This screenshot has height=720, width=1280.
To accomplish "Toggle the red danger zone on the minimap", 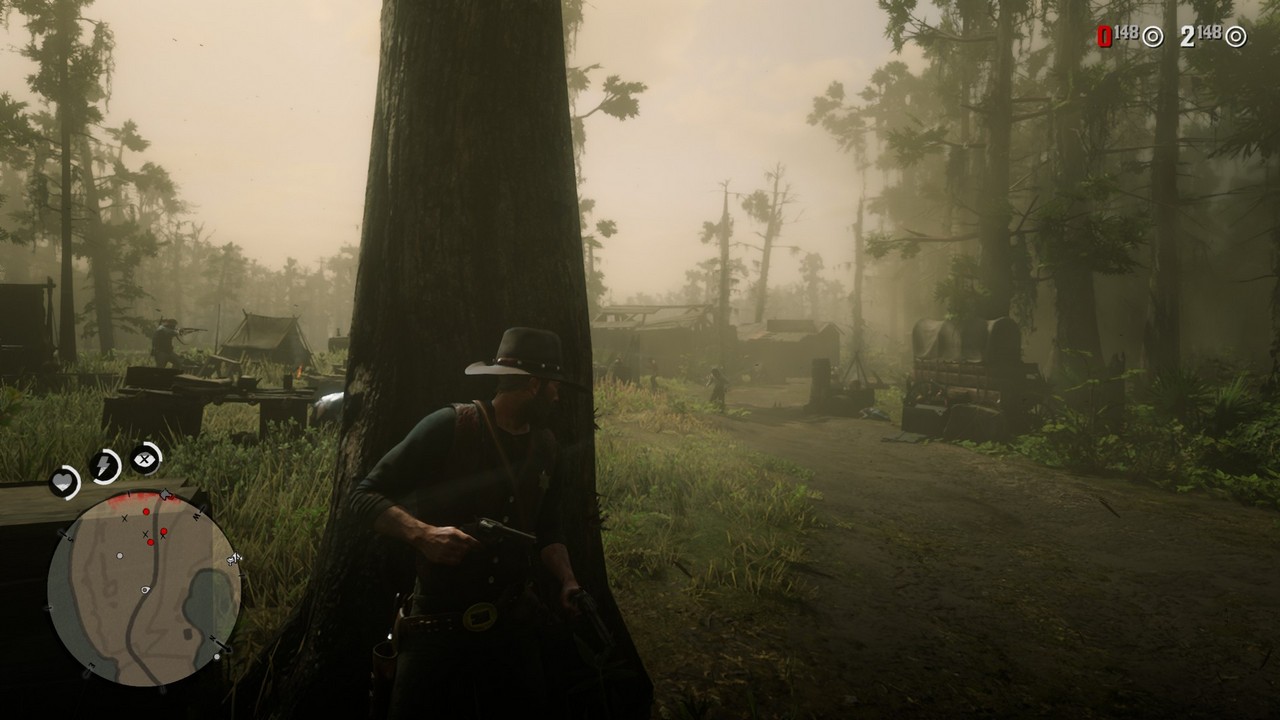I will pyautogui.click(x=138, y=497).
